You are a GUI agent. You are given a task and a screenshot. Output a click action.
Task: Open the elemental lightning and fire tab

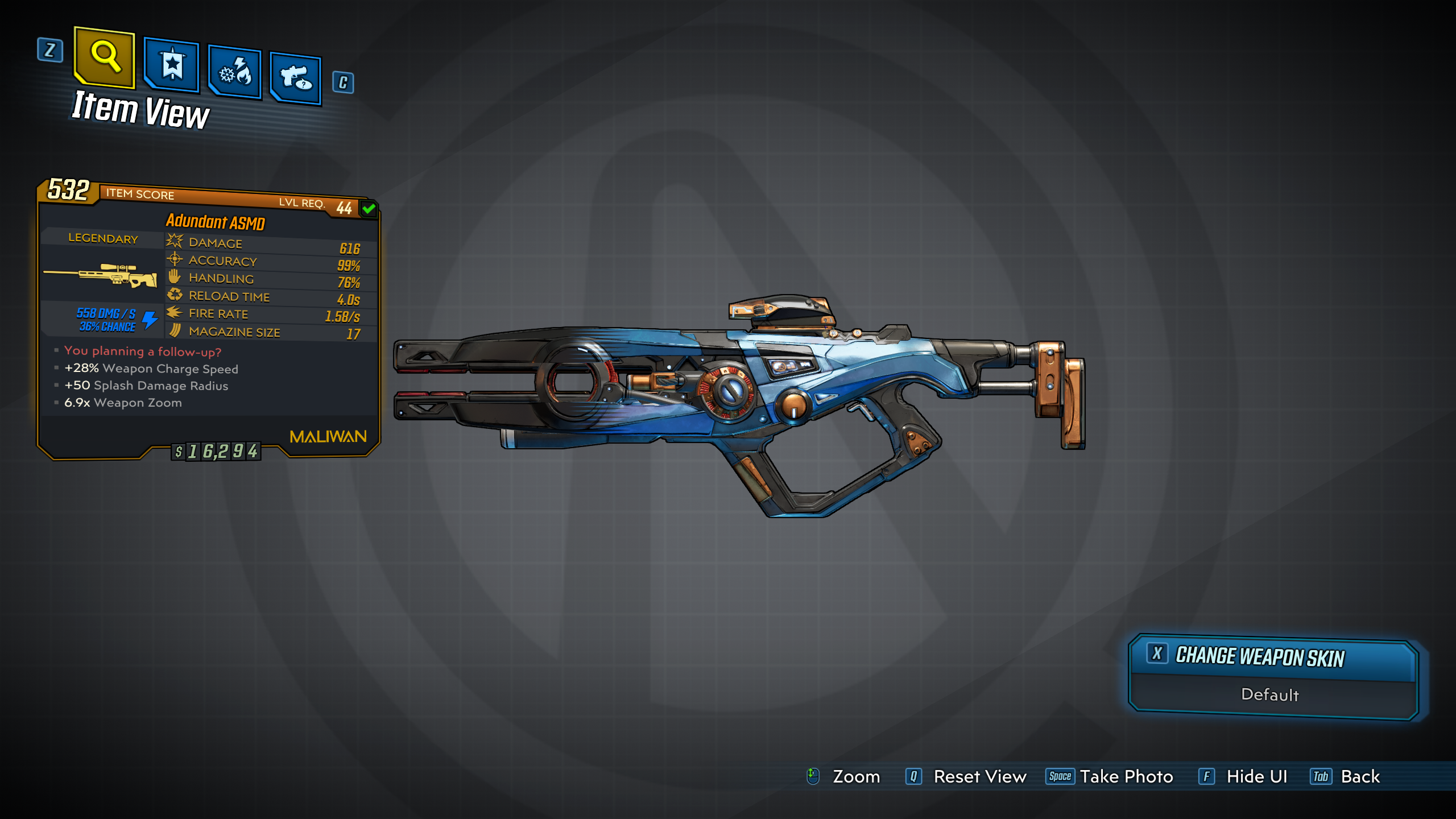(235, 72)
